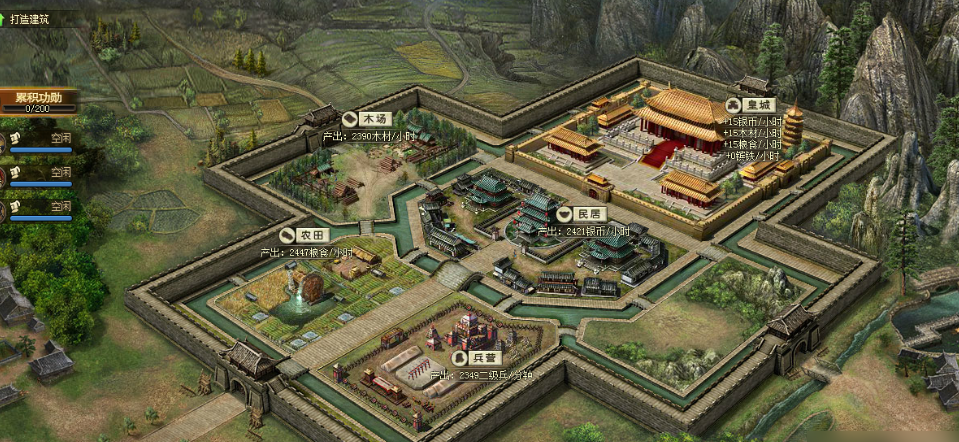Open the 打造建筑 build menu
This screenshot has width=959, height=442.
click(33, 18)
